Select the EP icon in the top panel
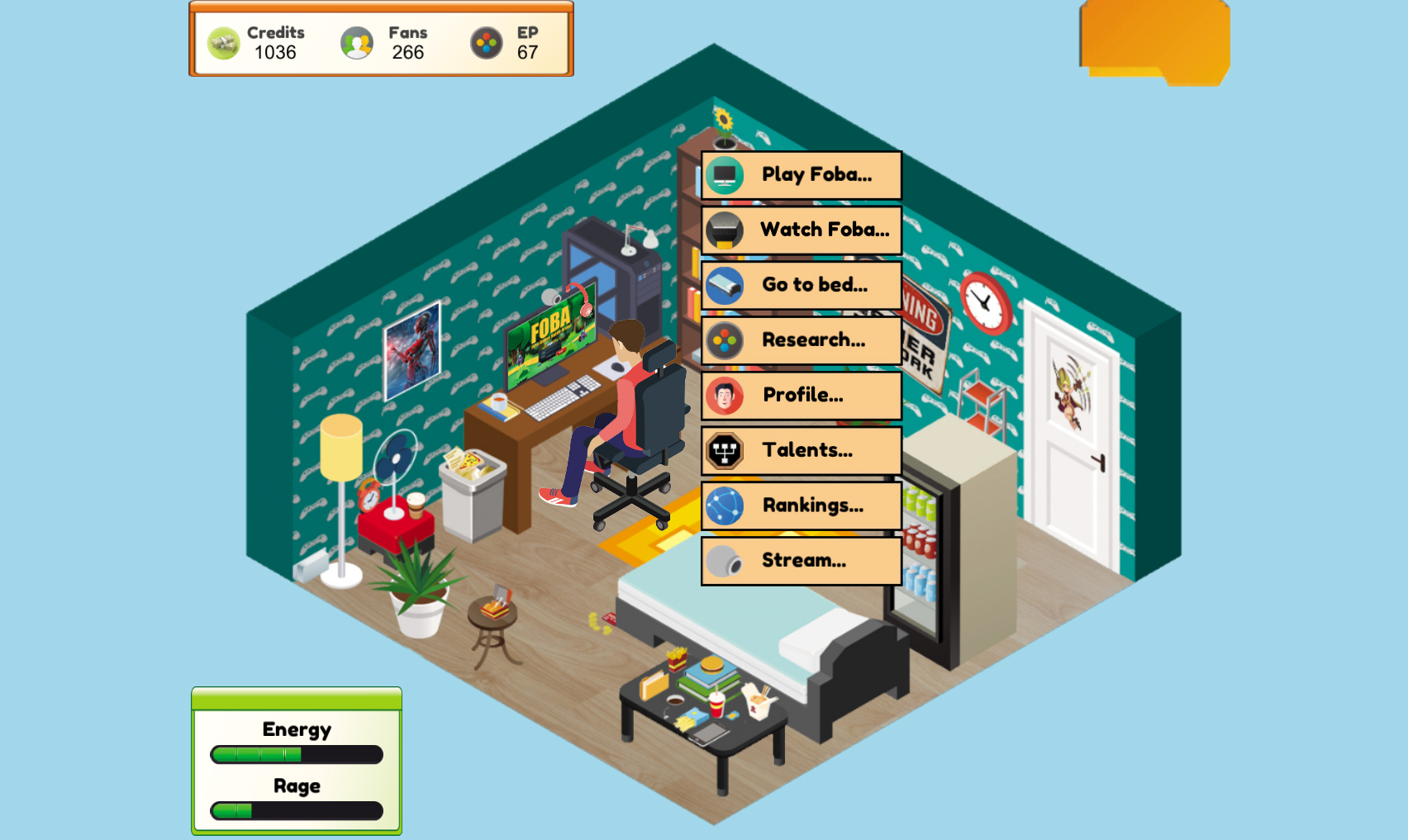 point(485,41)
